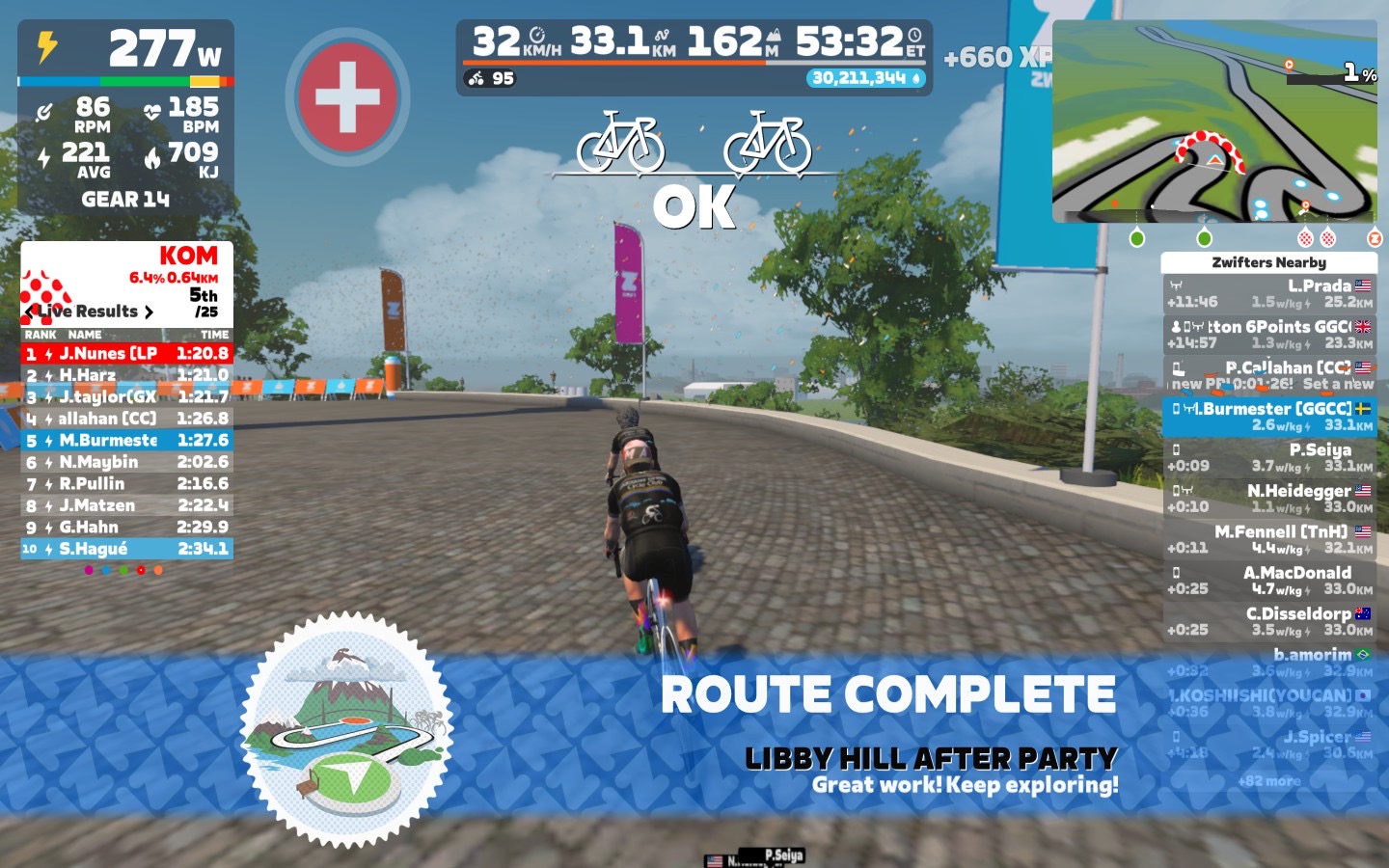Image resolution: width=1389 pixels, height=868 pixels.
Task: Select P.Seiya in nearby riders list
Action: 1268,457
